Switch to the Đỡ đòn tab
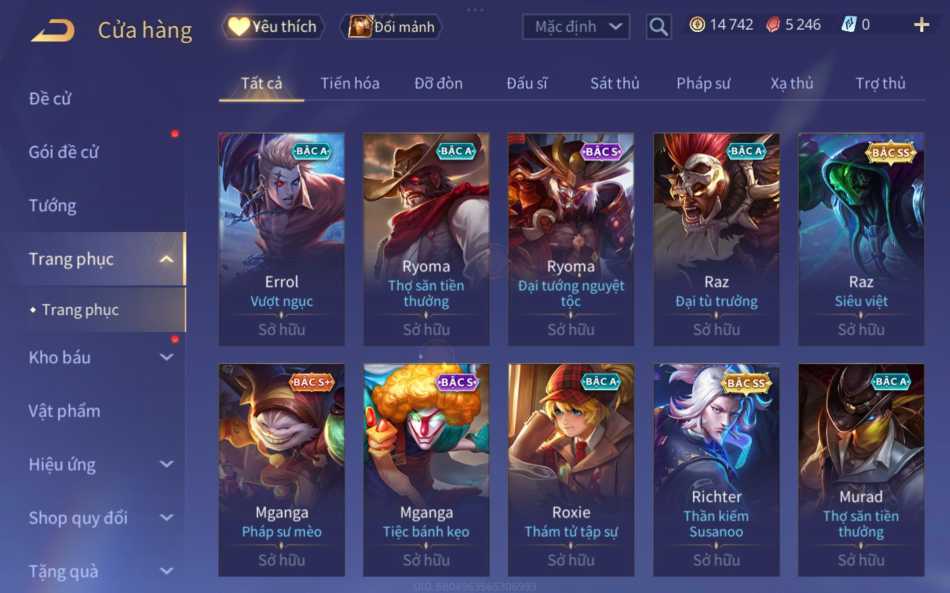Viewport: 950px width, 593px height. click(439, 83)
